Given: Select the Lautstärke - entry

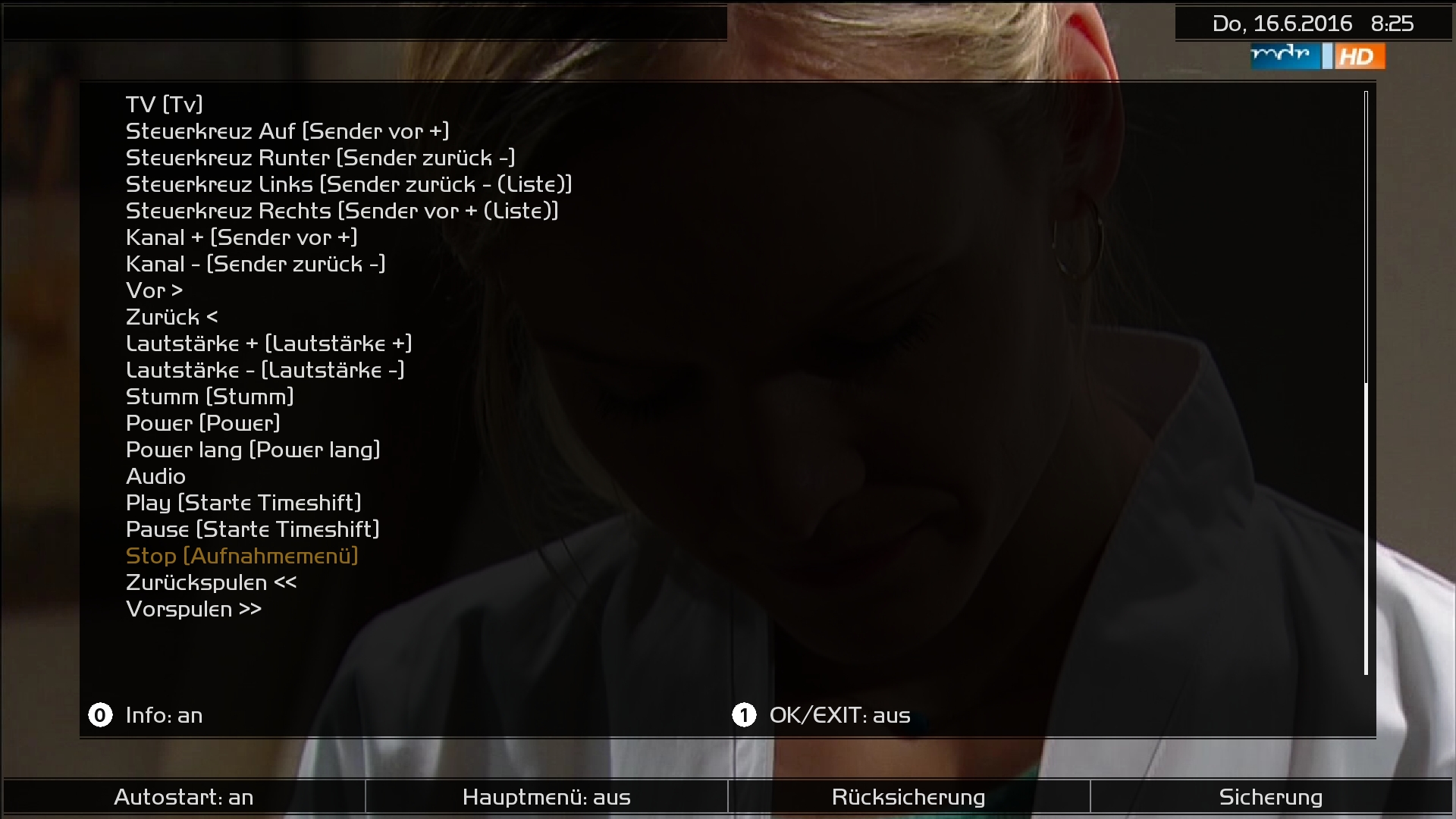Looking at the screenshot, I should coord(265,370).
